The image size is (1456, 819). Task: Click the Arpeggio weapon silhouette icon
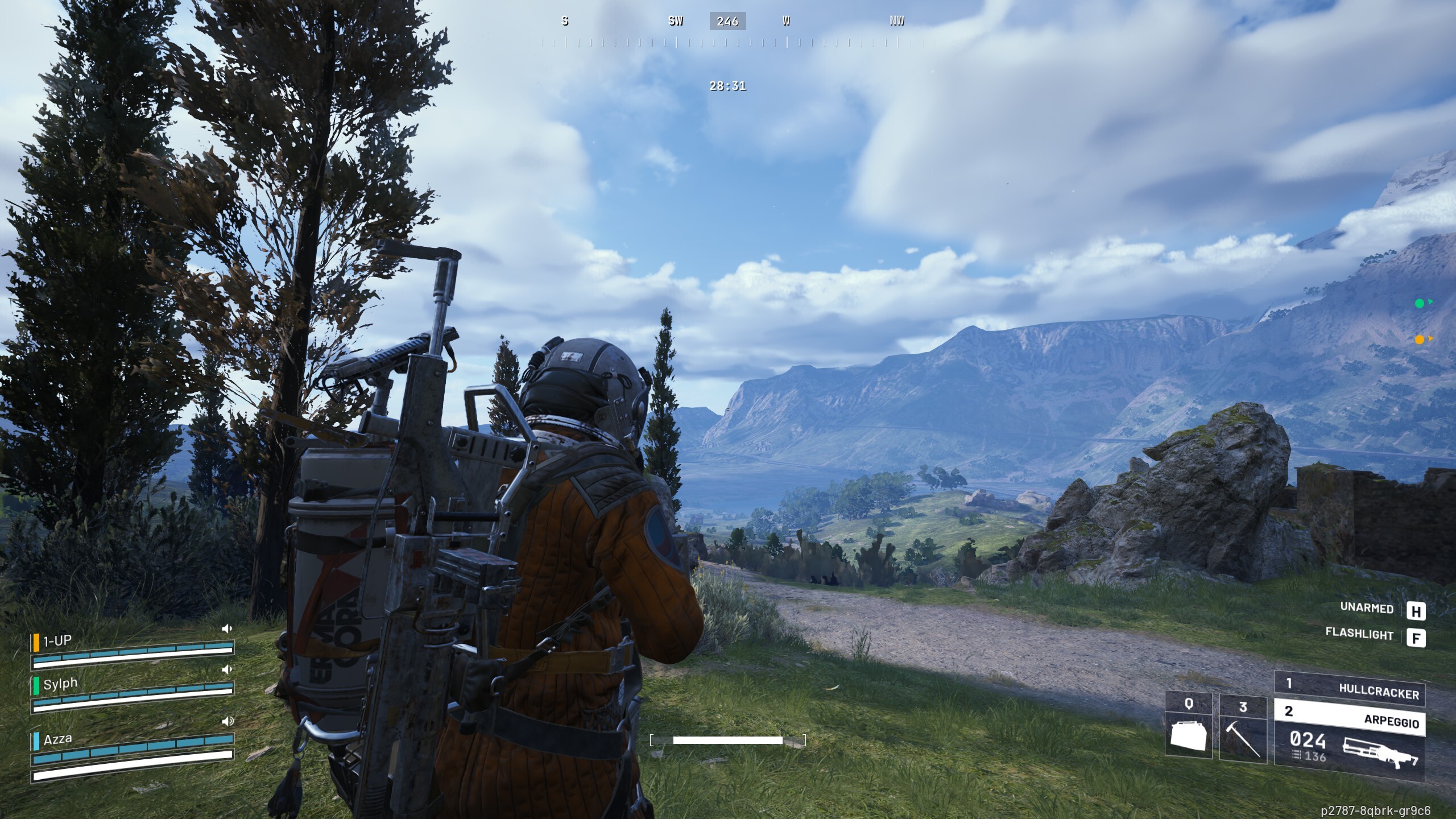(1380, 755)
